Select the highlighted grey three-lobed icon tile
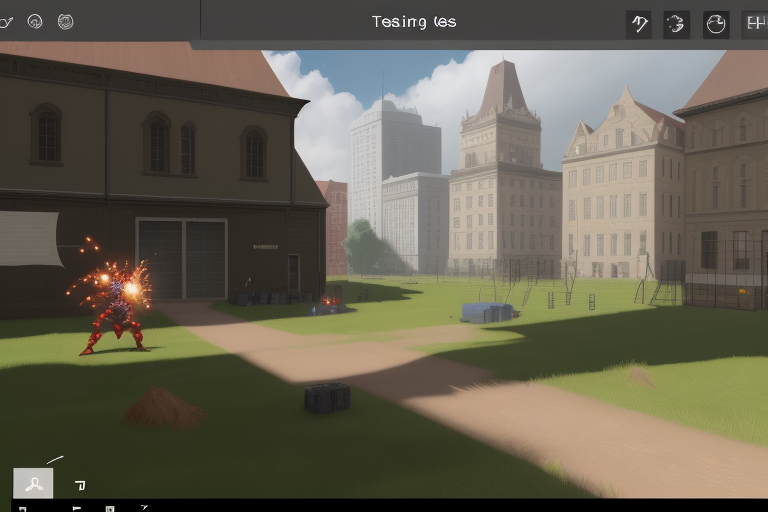 coord(33,484)
